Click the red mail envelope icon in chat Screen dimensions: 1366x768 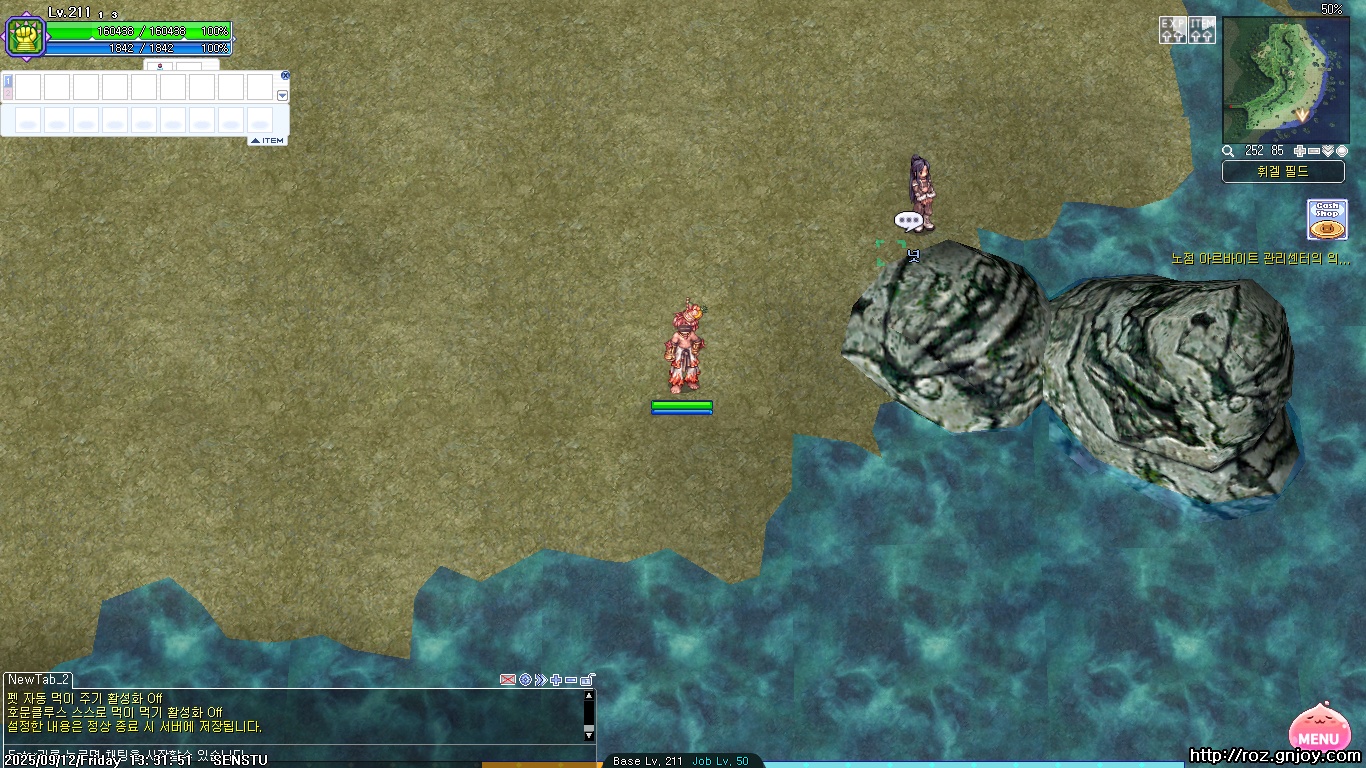pyautogui.click(x=508, y=680)
